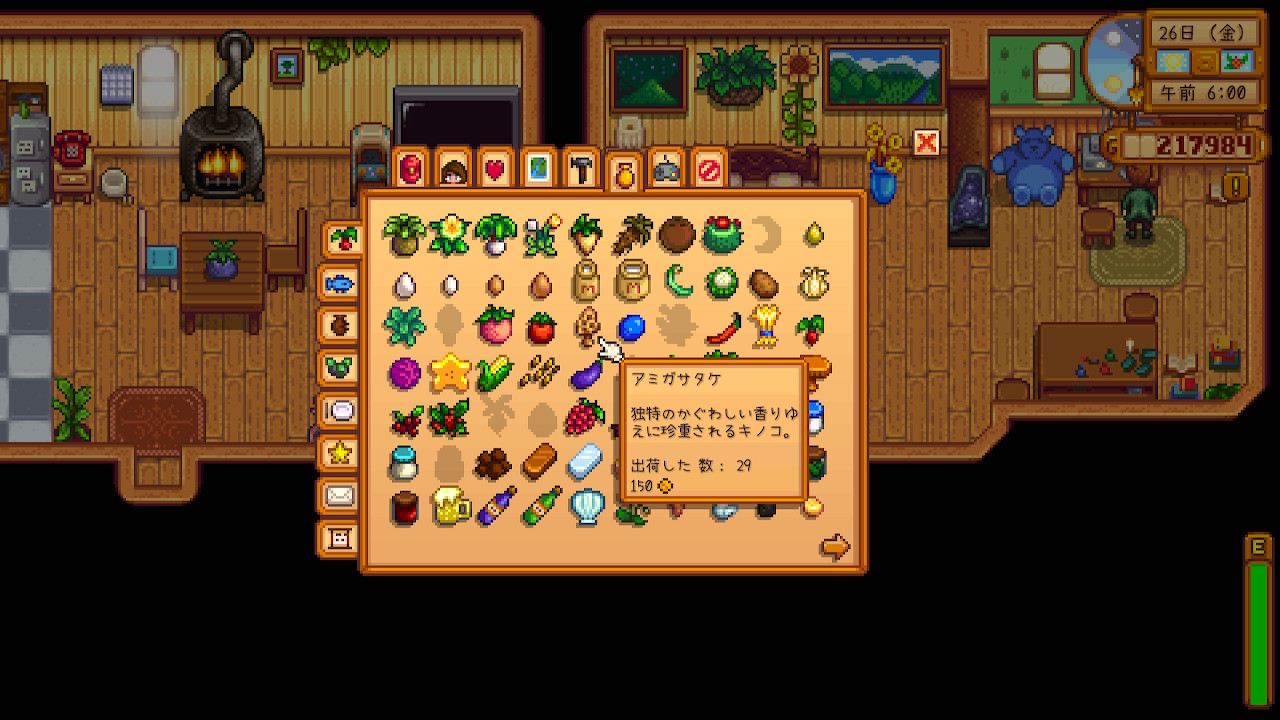
Task: Select the blueberry item icon
Action: [631, 327]
